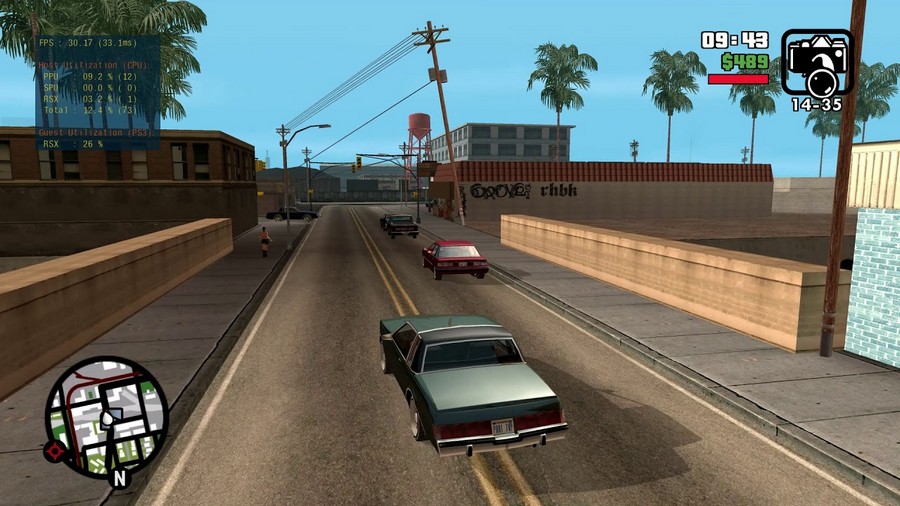Click the camera weapon icon
The height and width of the screenshot is (506, 900).
click(817, 62)
